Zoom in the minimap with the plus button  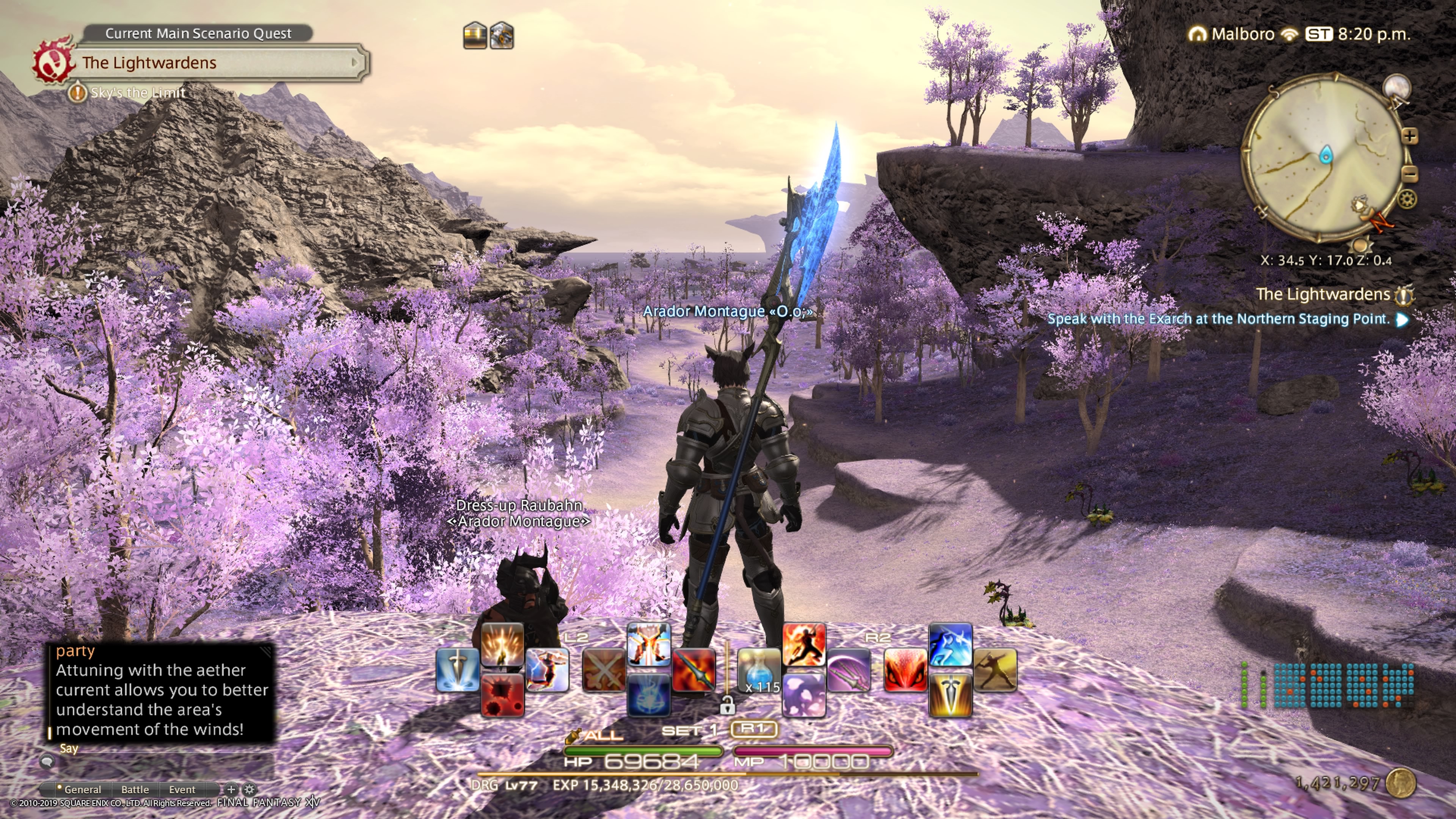pos(1410,136)
